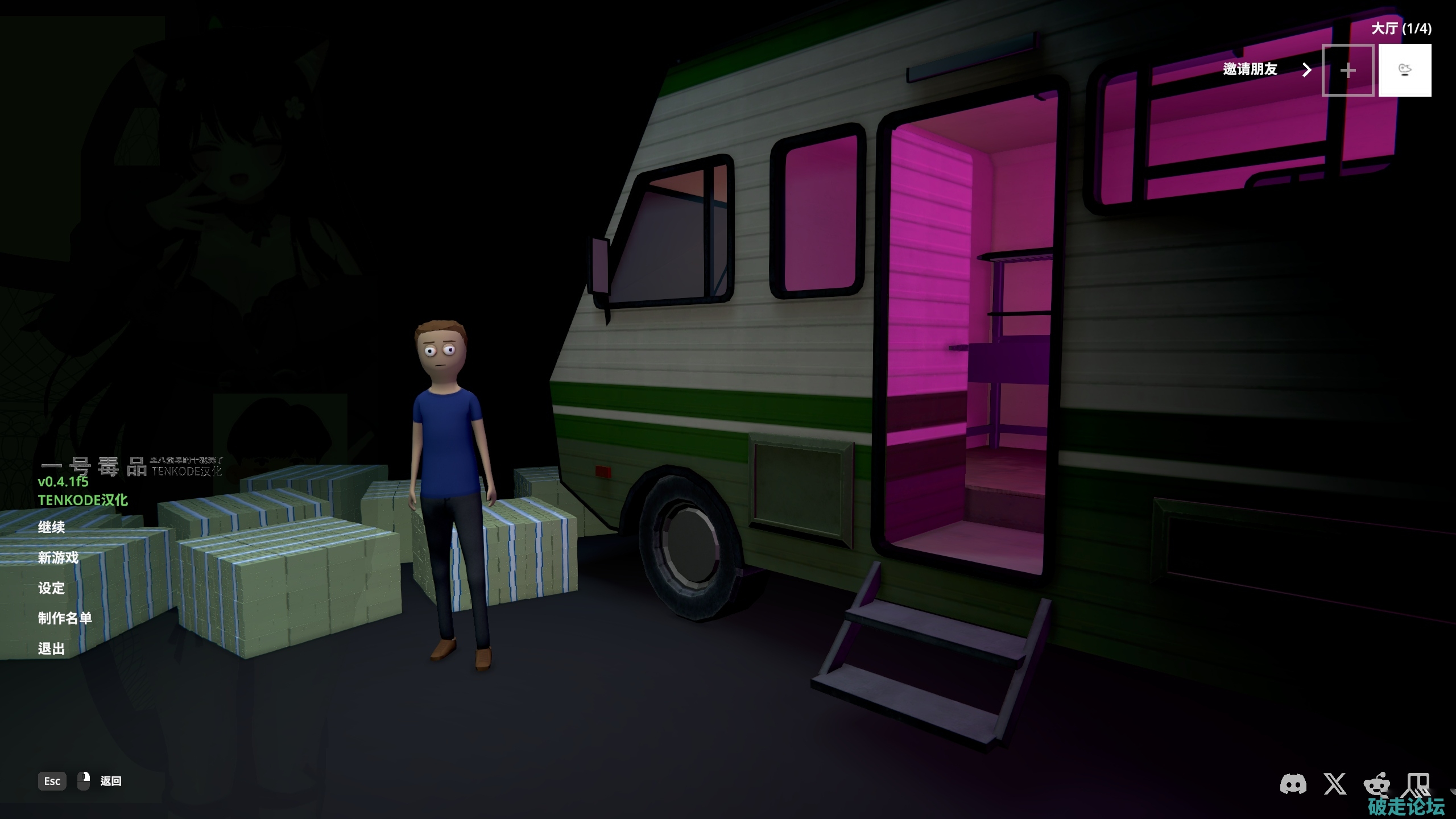Start a new game via 新游戏

pos(58,557)
